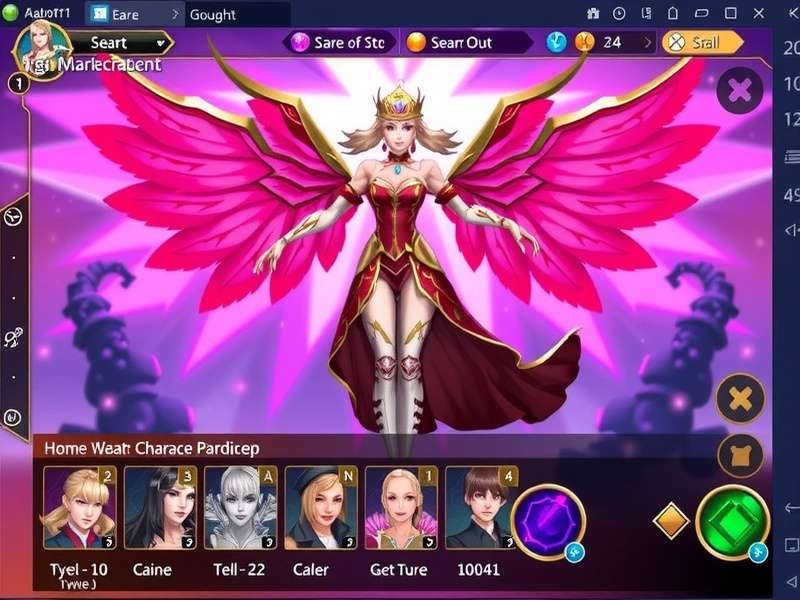Image resolution: width=800 pixels, height=600 pixels.
Task: Select the Get Ture character portrait
Action: (x=400, y=508)
